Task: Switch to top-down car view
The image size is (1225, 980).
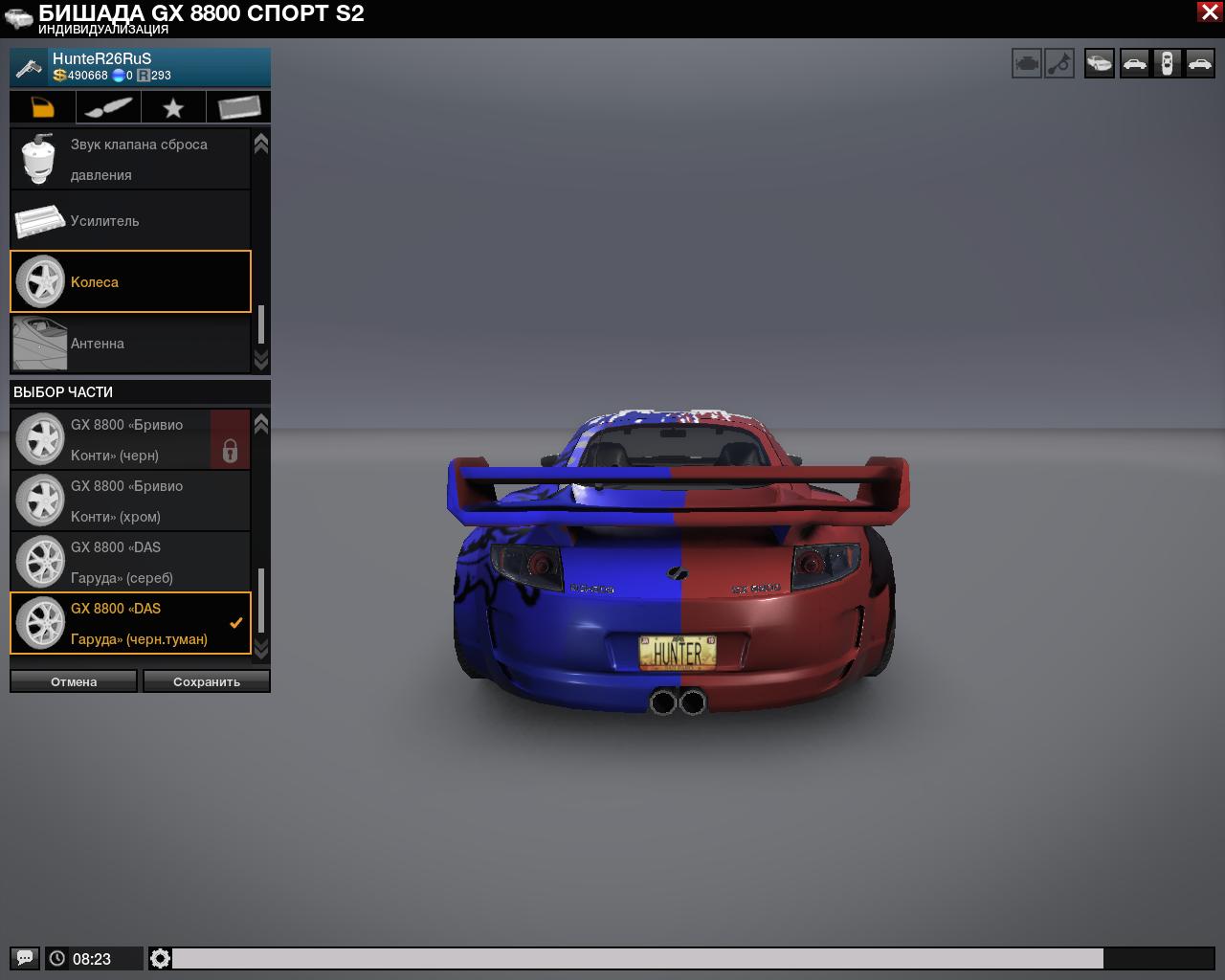Action: pos(1167,64)
